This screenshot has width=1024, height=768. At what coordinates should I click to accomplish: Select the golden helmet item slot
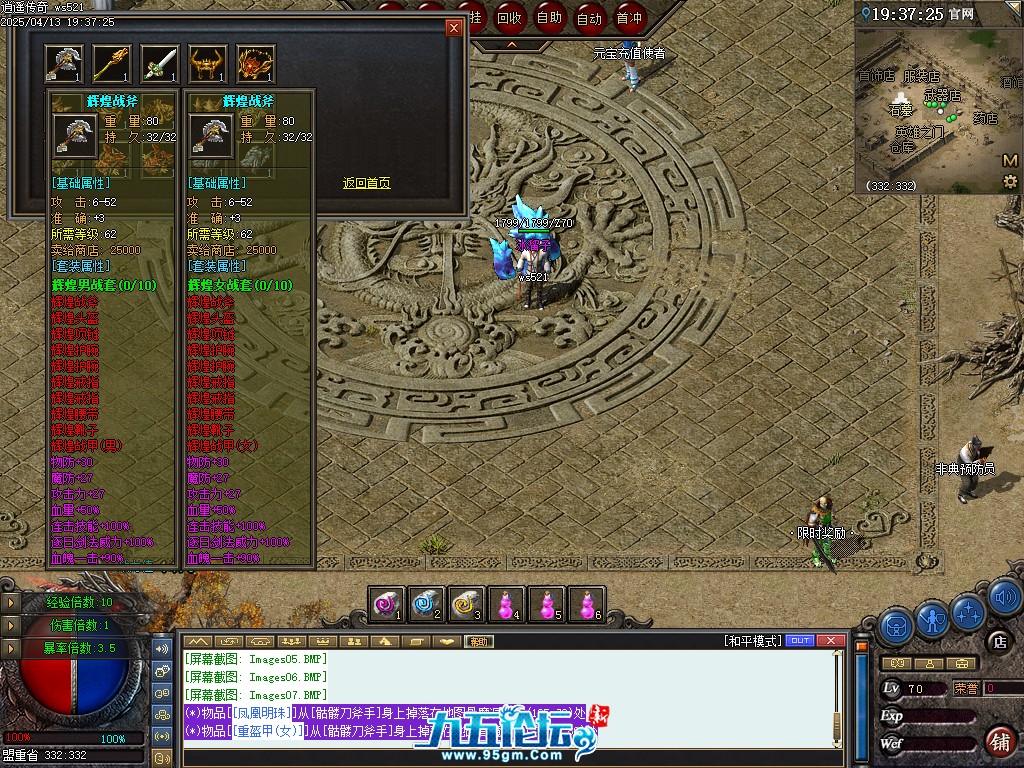pyautogui.click(x=208, y=64)
